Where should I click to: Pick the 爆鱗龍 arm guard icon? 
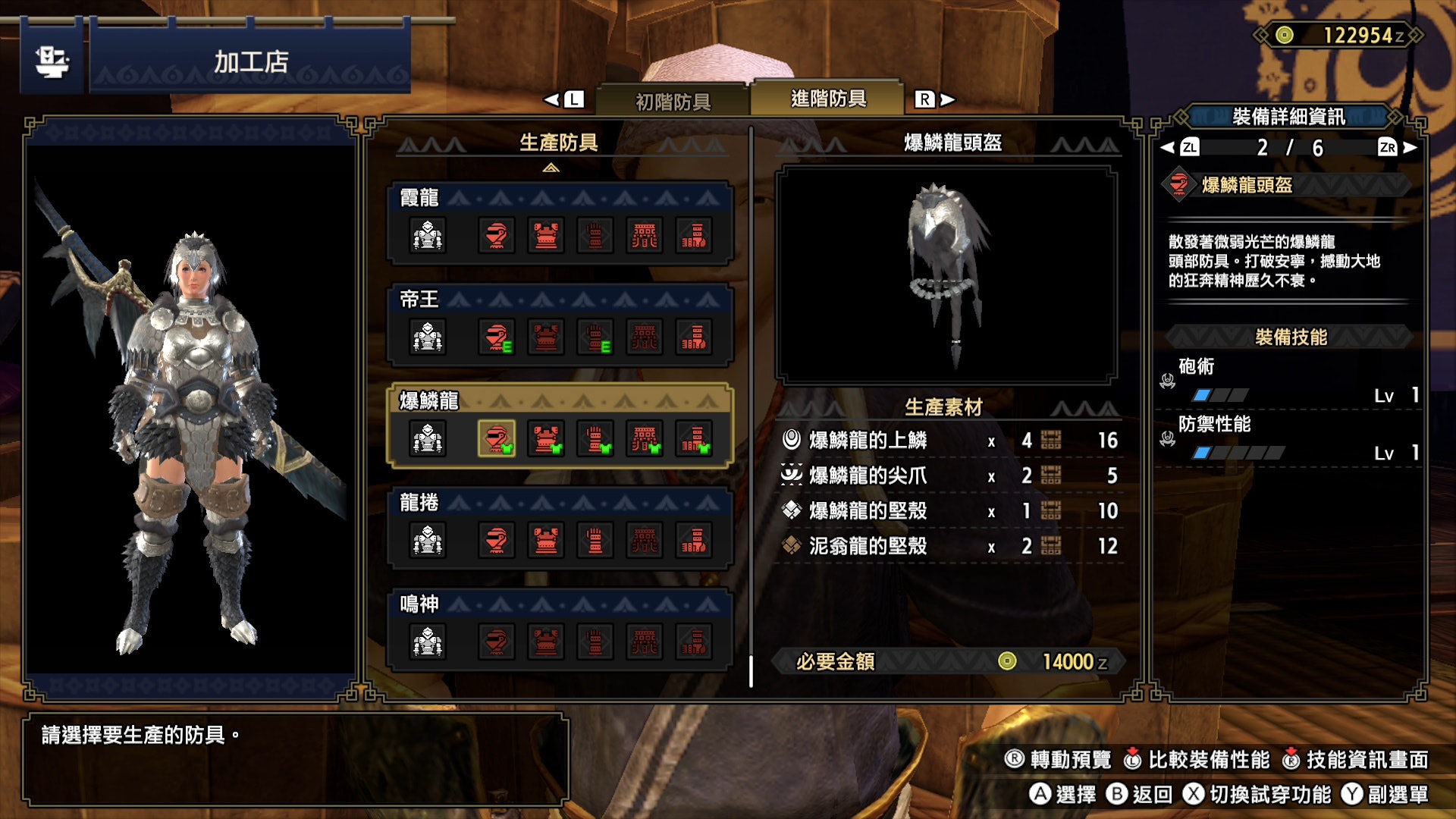pyautogui.click(x=595, y=439)
